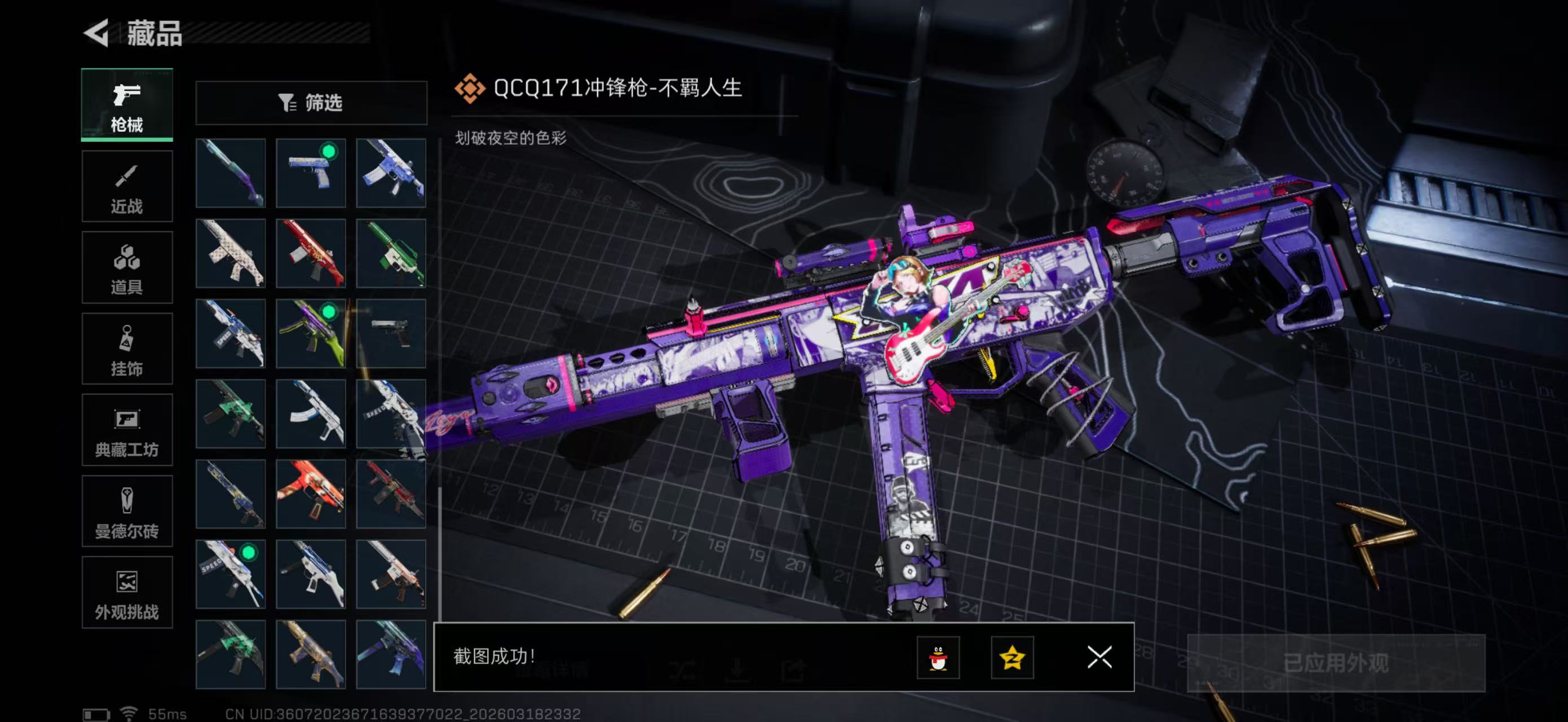Open the 筛选 filter
Viewport: 1568px width, 722px height.
pos(311,103)
